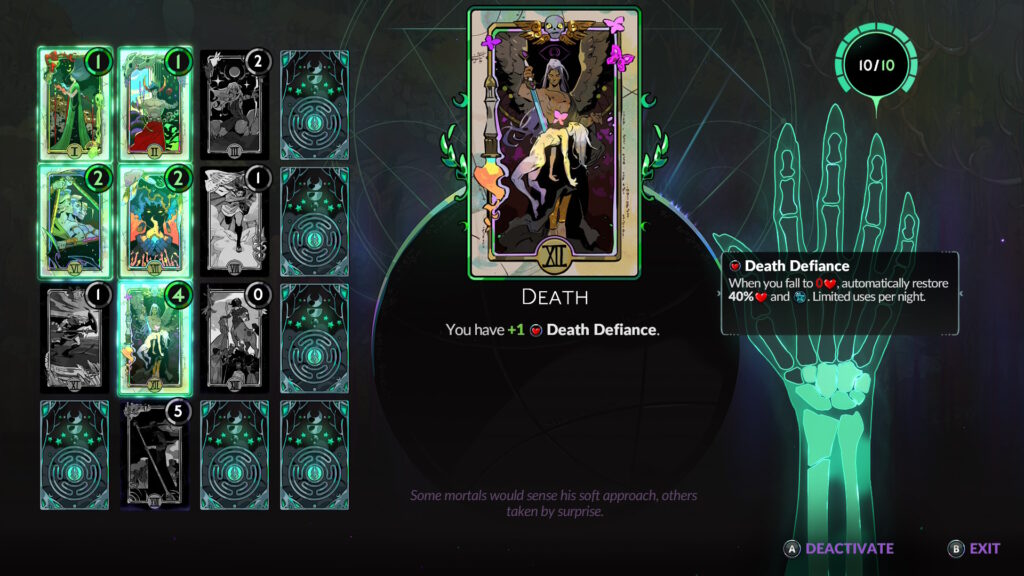
Task: Select the active Death card costing 4
Action: [154, 338]
